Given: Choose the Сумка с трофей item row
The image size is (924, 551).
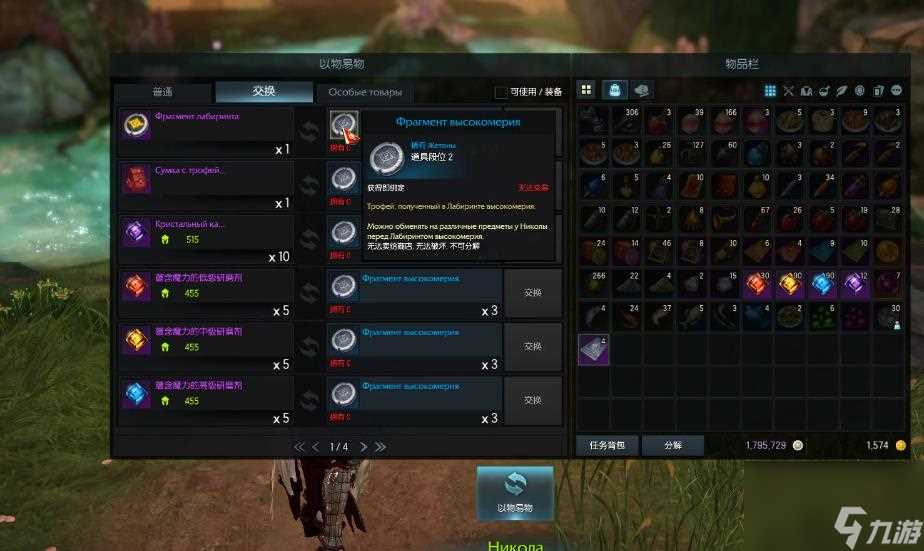Looking at the screenshot, I should tap(205, 185).
